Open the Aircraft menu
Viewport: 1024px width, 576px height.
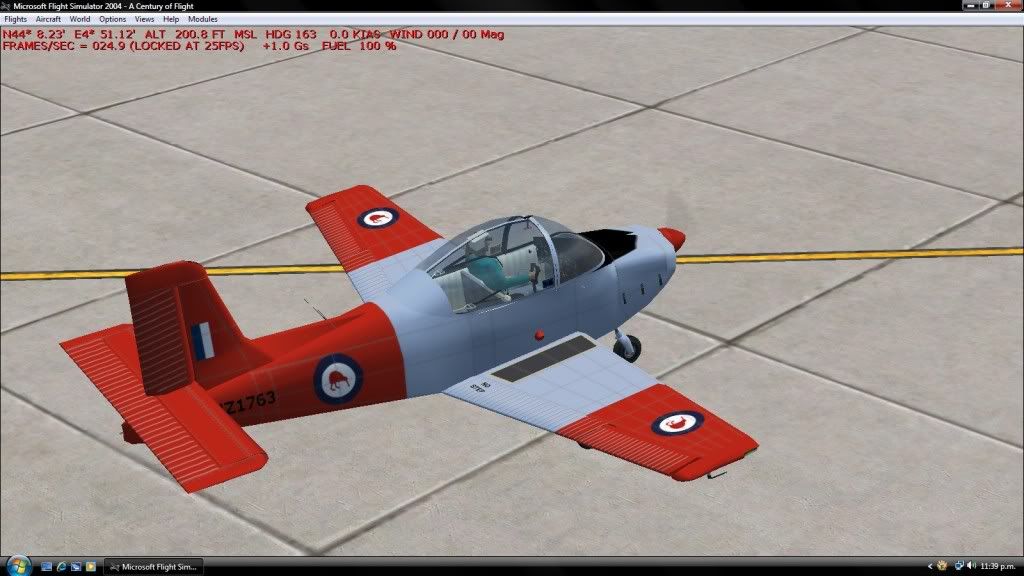[x=48, y=19]
